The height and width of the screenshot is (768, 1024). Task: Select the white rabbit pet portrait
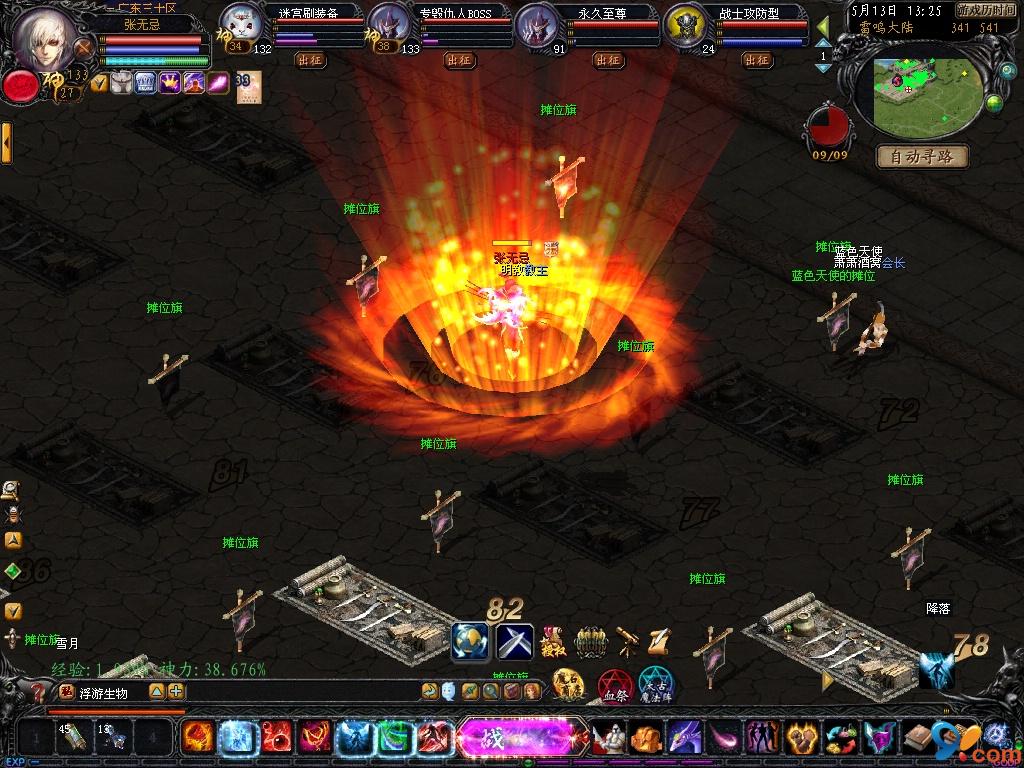click(x=240, y=21)
